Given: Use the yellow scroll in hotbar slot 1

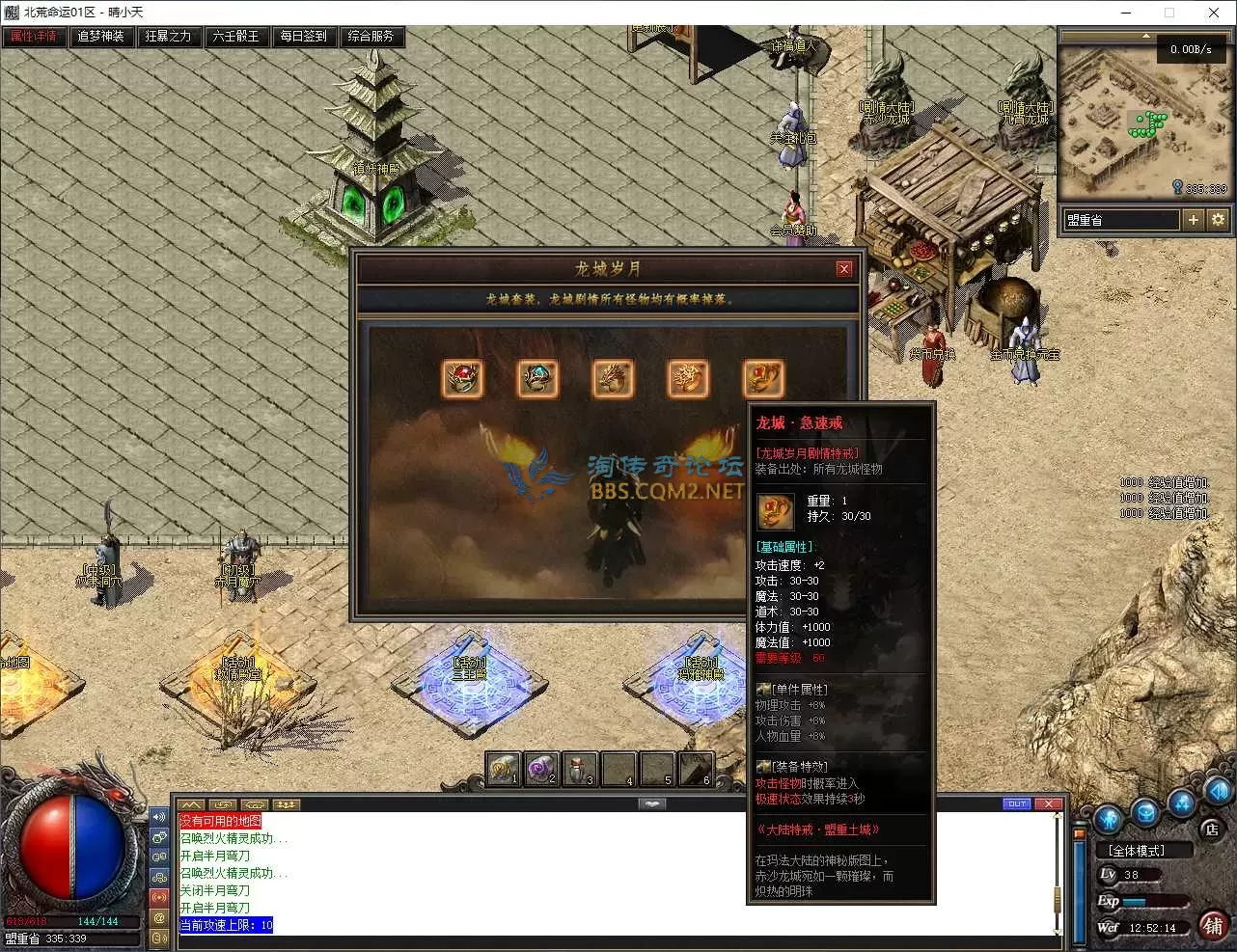Looking at the screenshot, I should (x=502, y=769).
